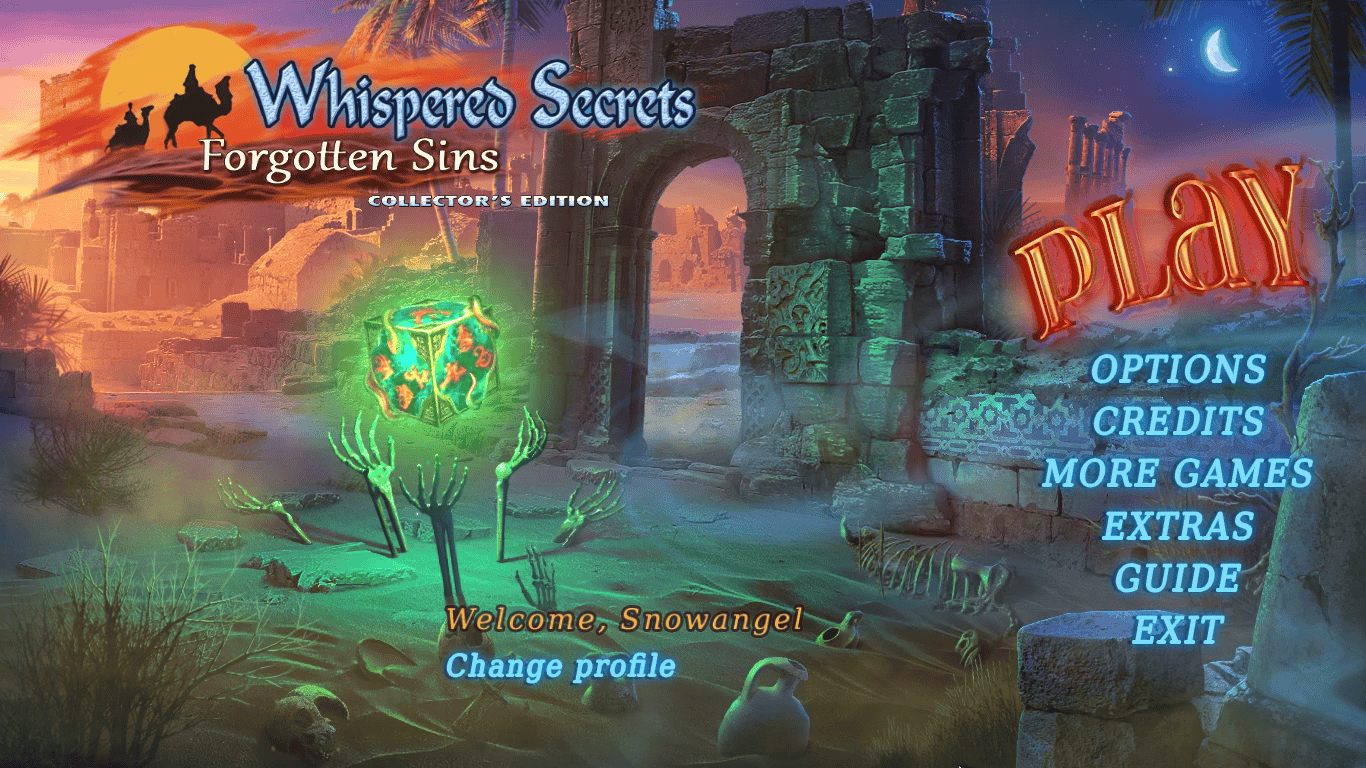This screenshot has height=768, width=1366.
Task: Select More Games from the menu
Action: (1177, 473)
